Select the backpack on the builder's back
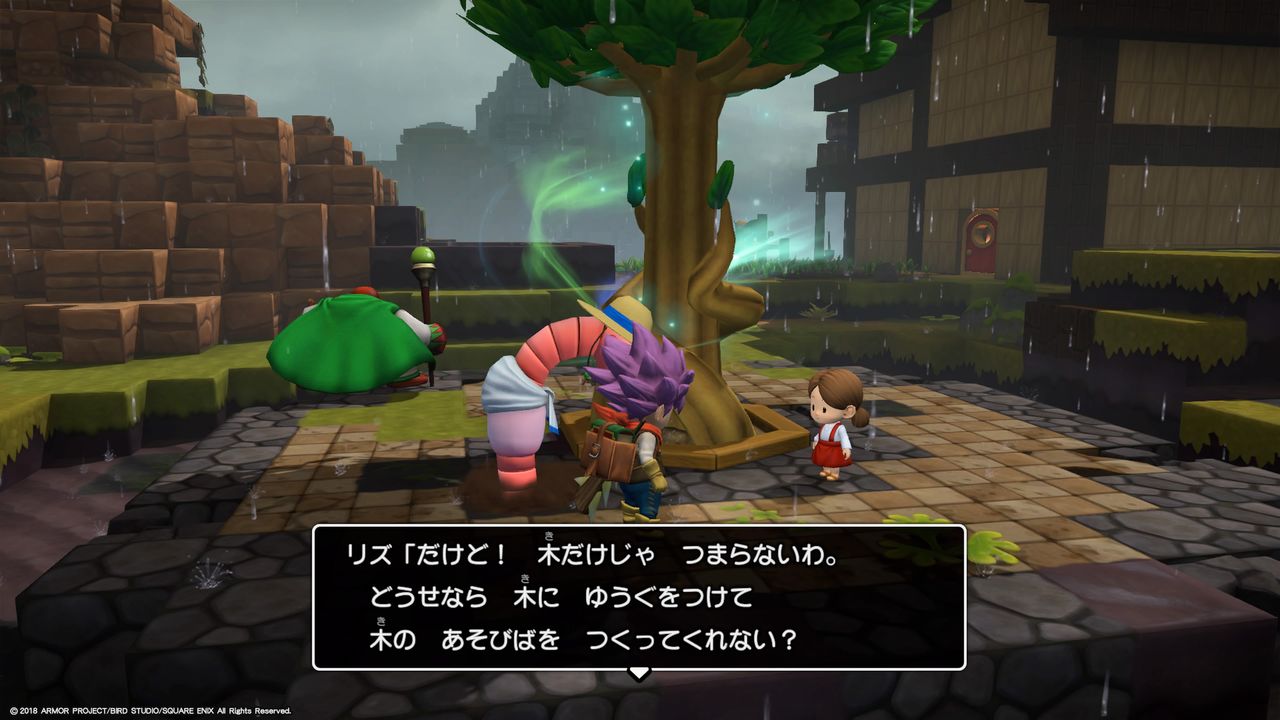1280x720 pixels. click(x=607, y=455)
